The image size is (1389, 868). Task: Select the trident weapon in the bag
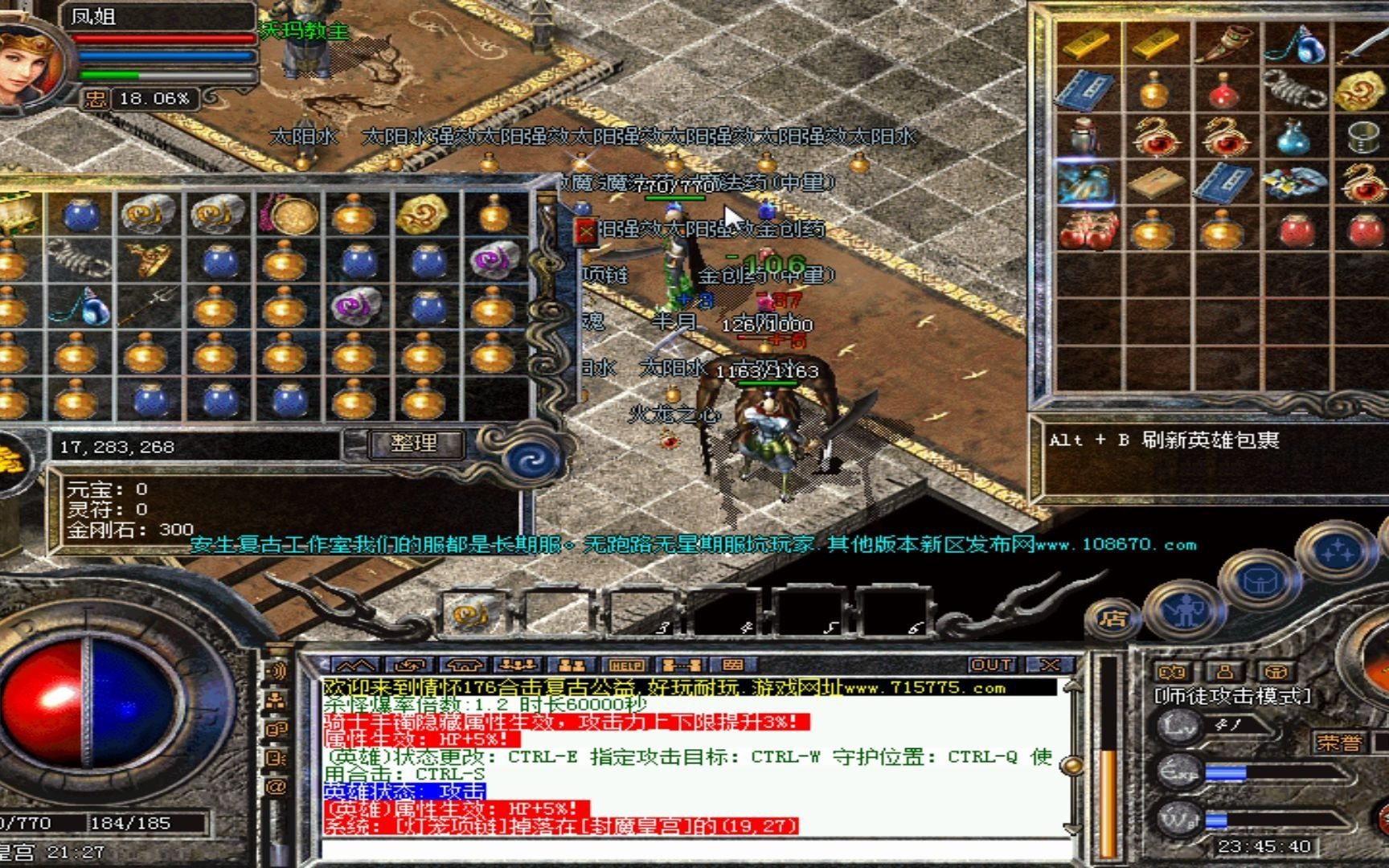(147, 306)
